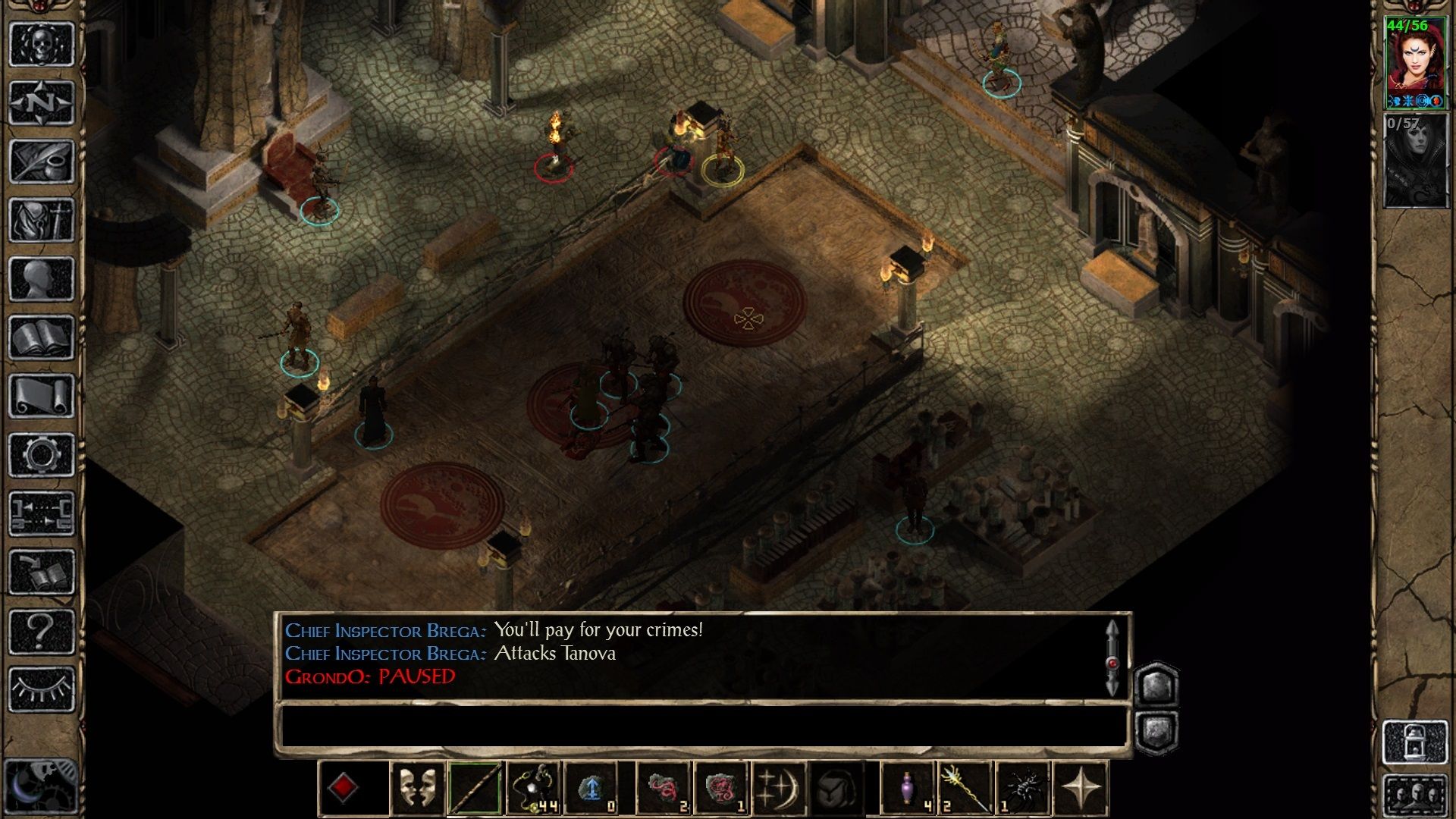Screen dimensions: 1456x819
Task: Use the purple potion quick item
Action: tap(908, 789)
